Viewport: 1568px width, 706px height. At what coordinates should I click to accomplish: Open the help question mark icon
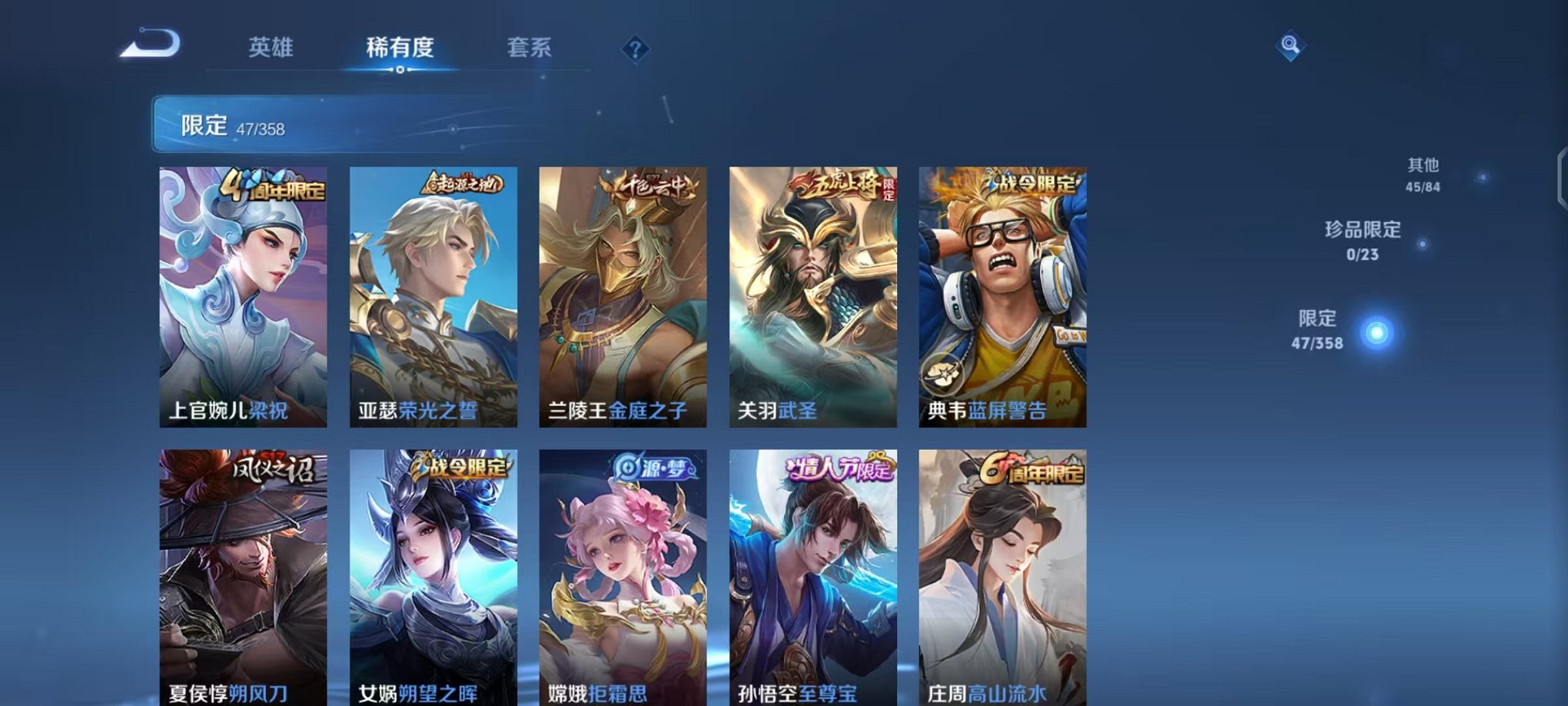[633, 48]
